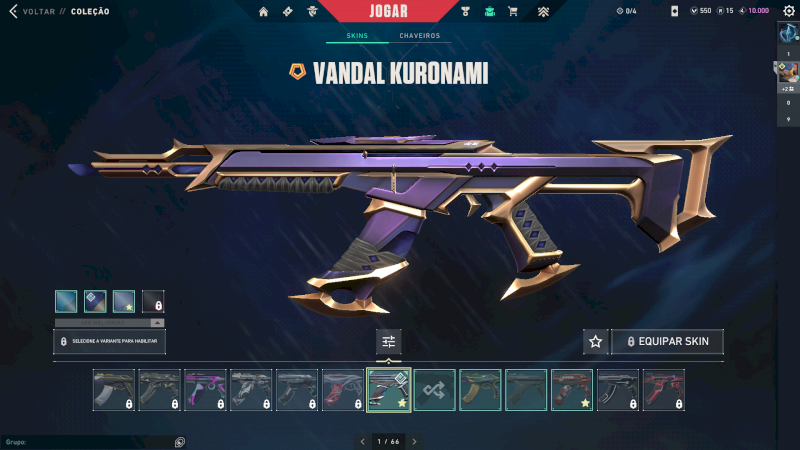
Task: Click the party player avatar in sidebar
Action: [788, 71]
